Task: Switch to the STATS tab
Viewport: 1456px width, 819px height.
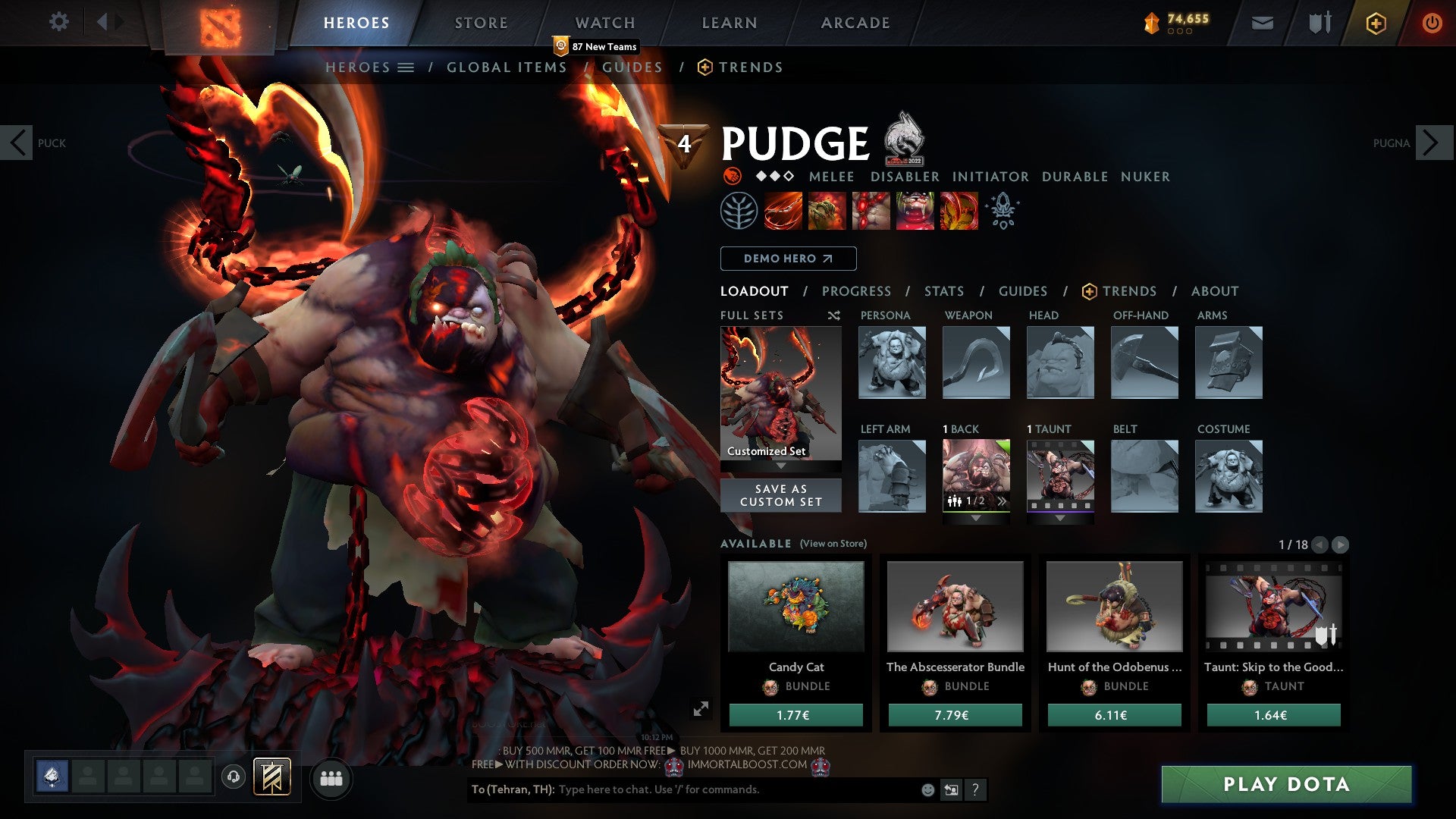Action: pos(943,290)
